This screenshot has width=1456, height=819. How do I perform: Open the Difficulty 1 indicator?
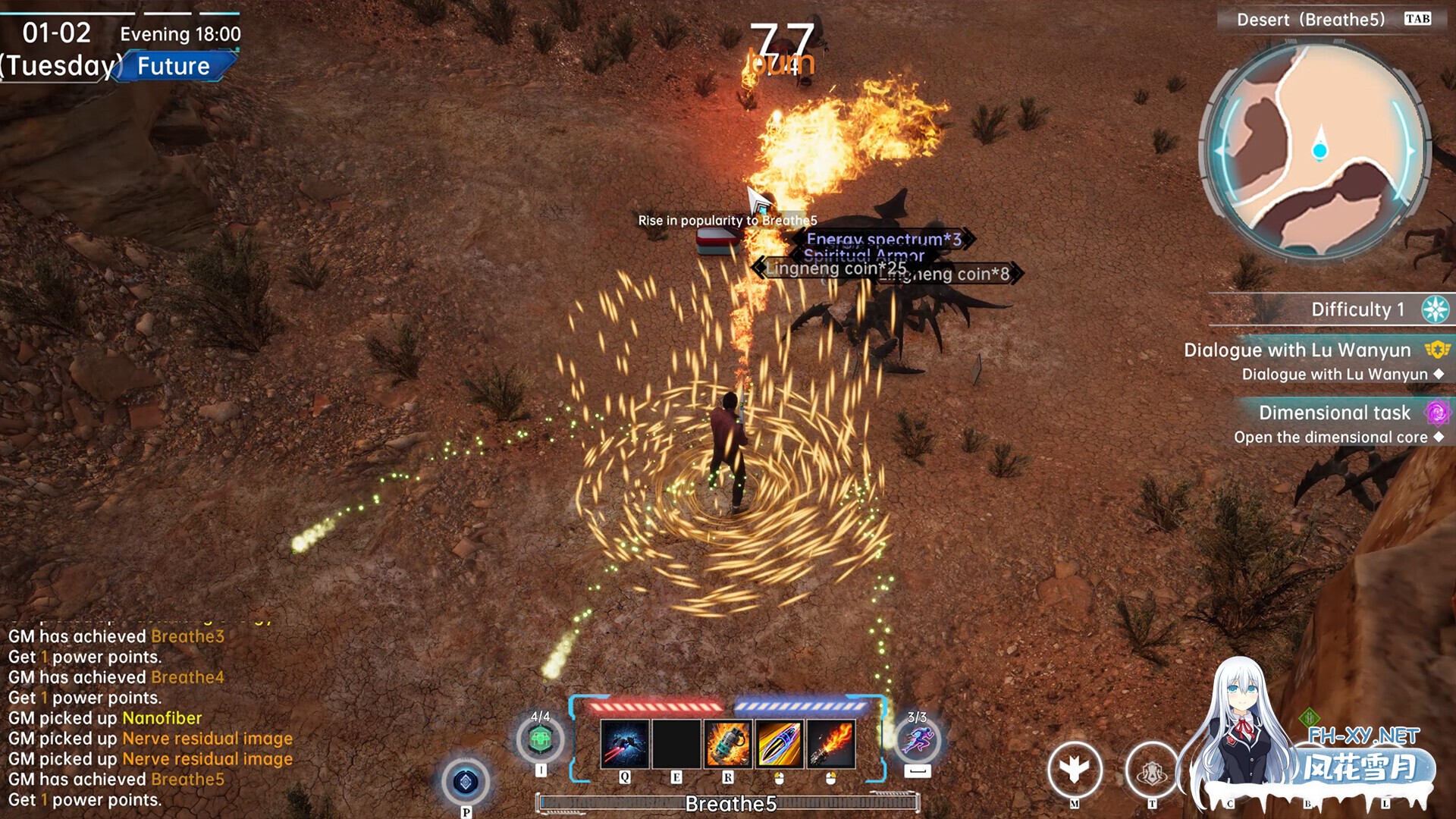tap(1357, 309)
